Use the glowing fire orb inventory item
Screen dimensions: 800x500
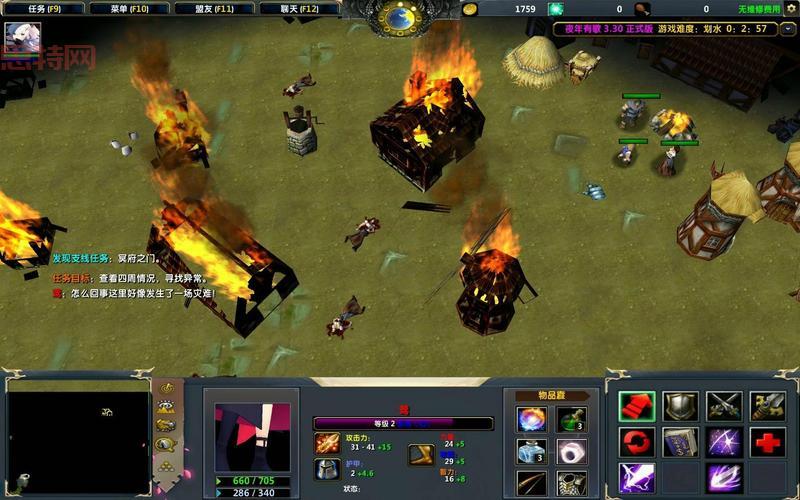click(531, 420)
